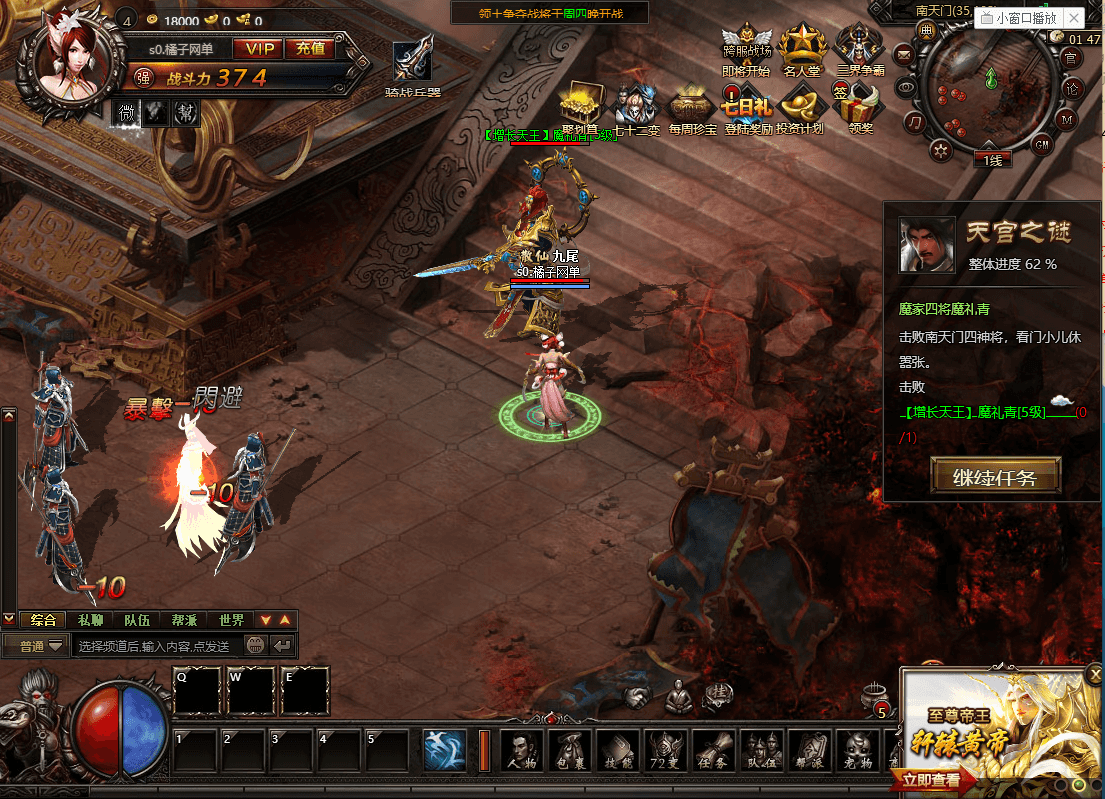Close the 小窗口播放 mini-window overlay
The width and height of the screenshot is (1105, 799).
pos(1074,18)
